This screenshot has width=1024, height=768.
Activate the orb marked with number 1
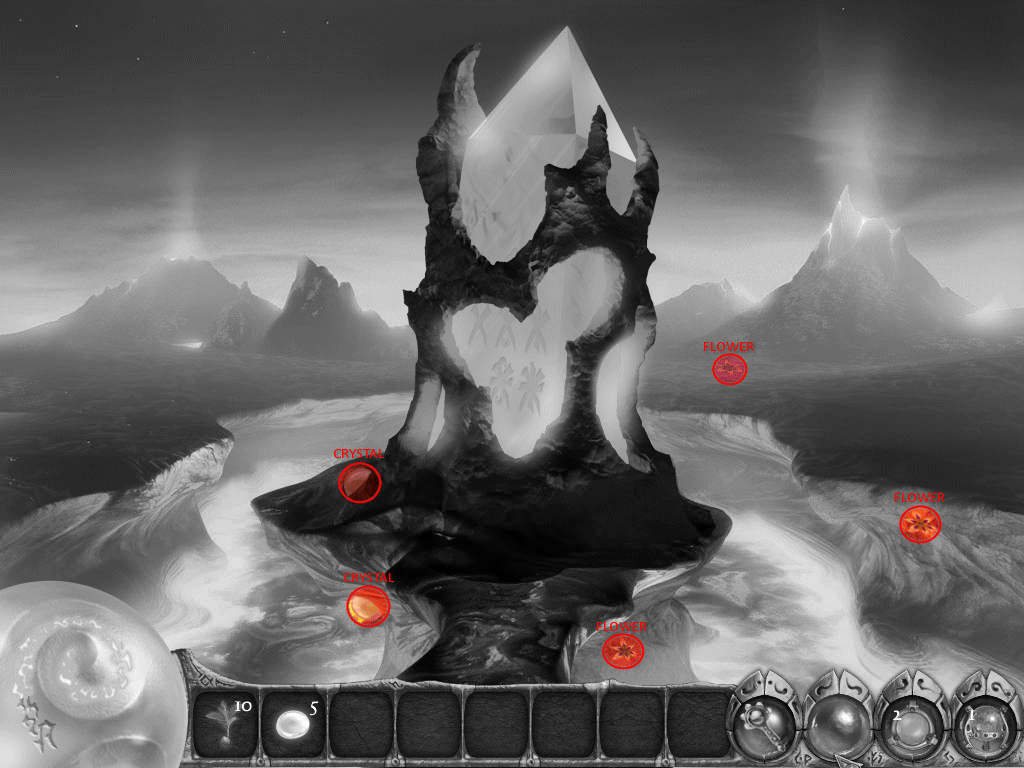[982, 720]
